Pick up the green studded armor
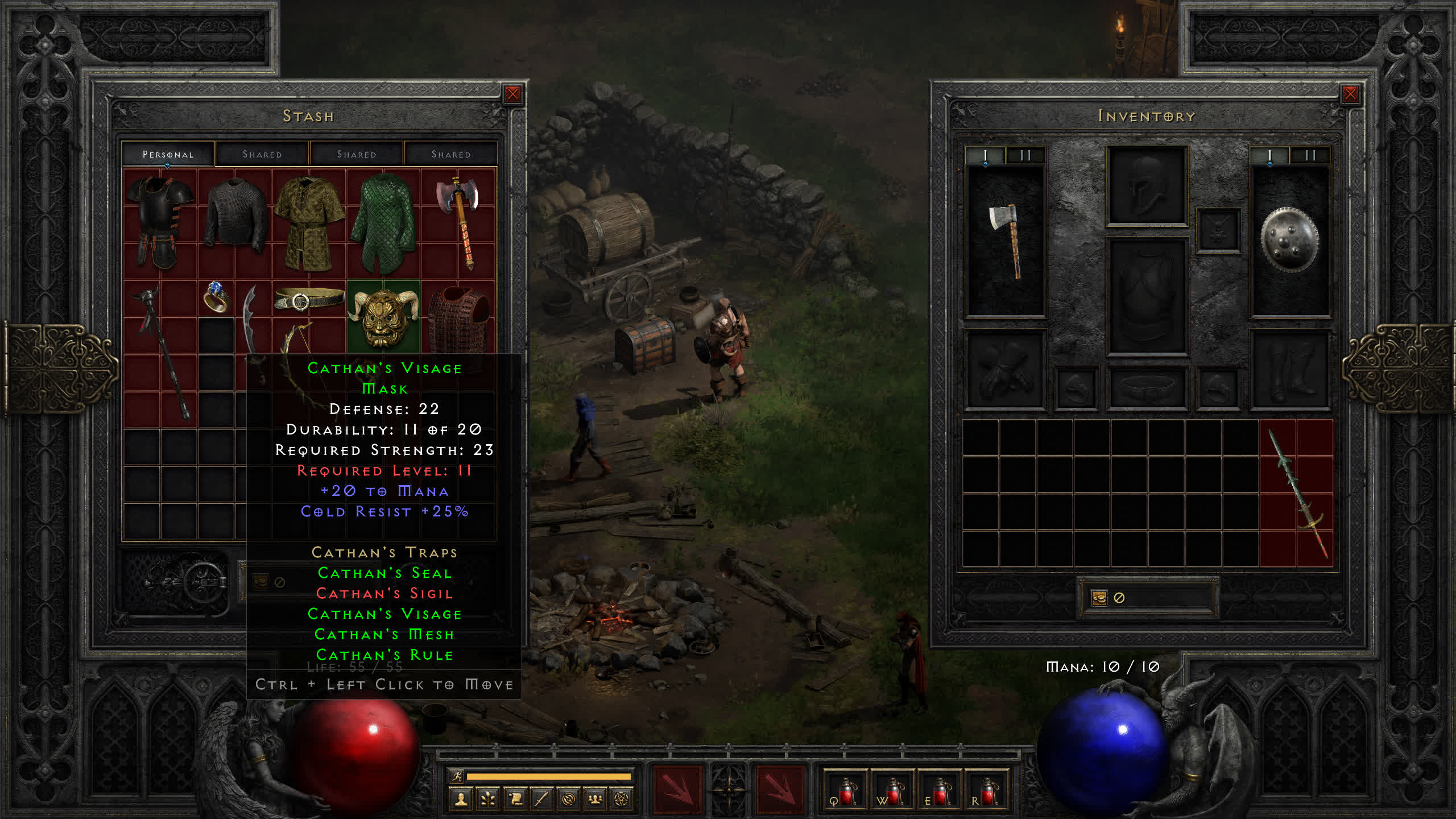 pos(383,222)
